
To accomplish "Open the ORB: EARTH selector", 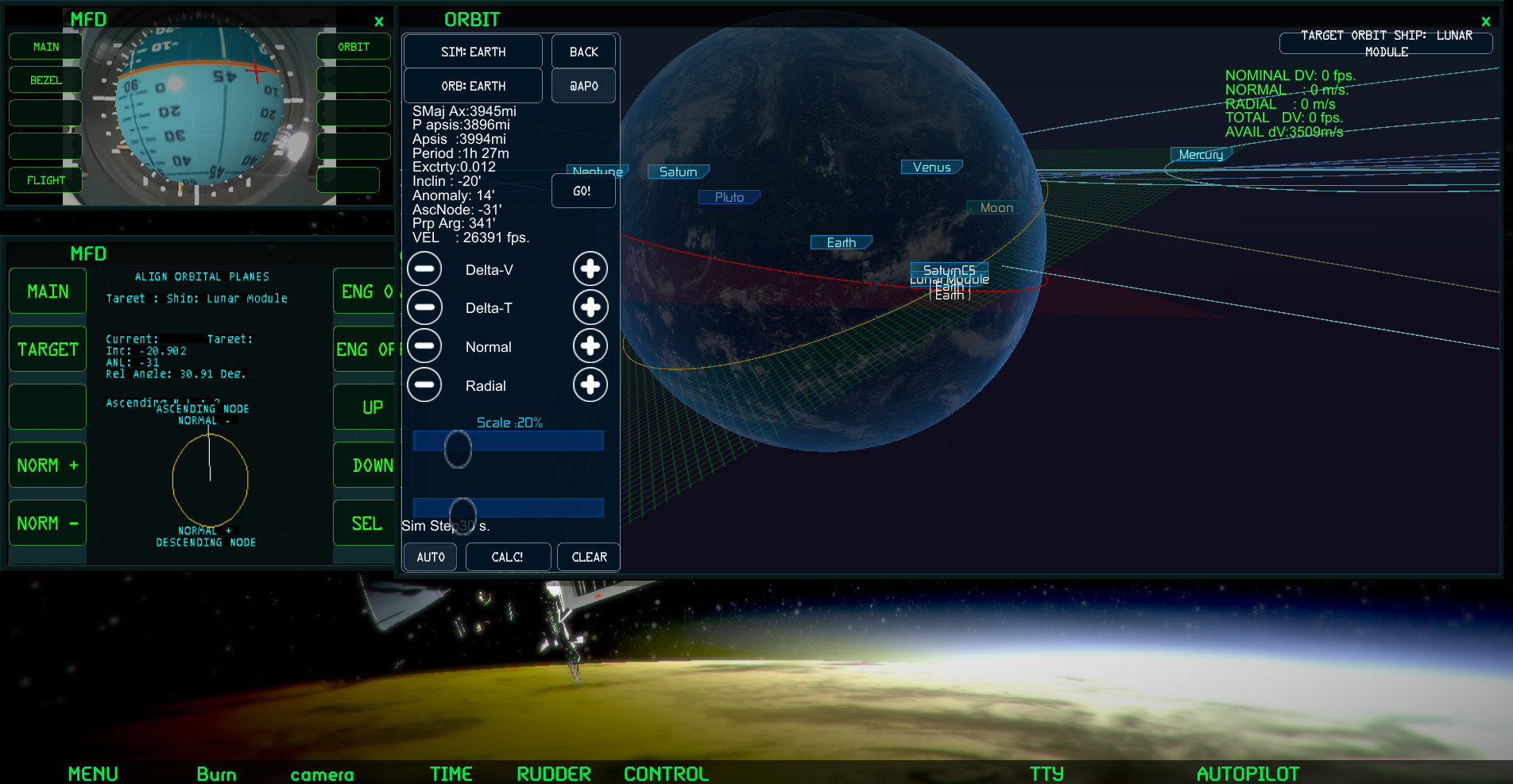I will 473,85.
